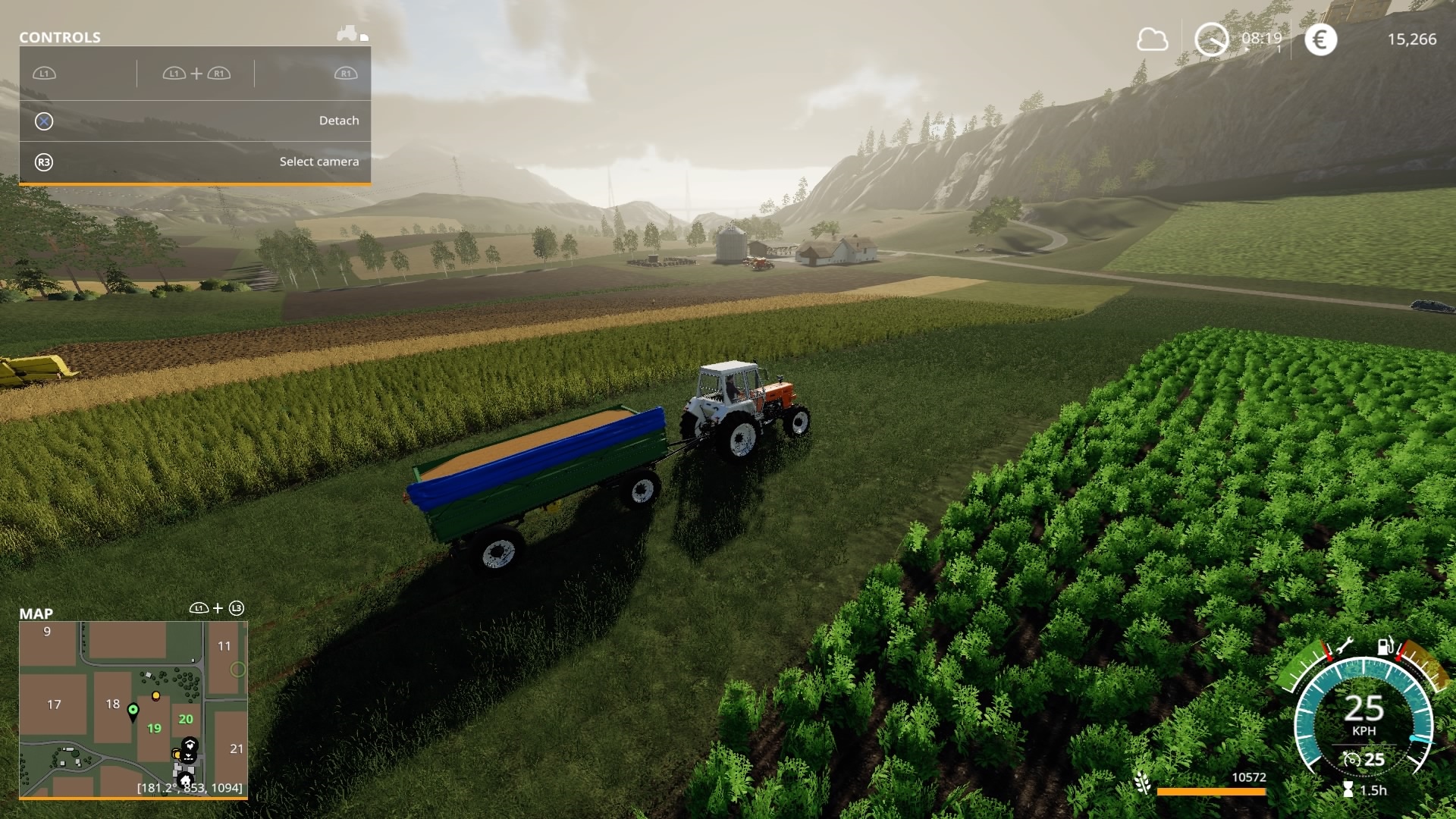Click the tractor icon above the controls panel

coord(348,33)
